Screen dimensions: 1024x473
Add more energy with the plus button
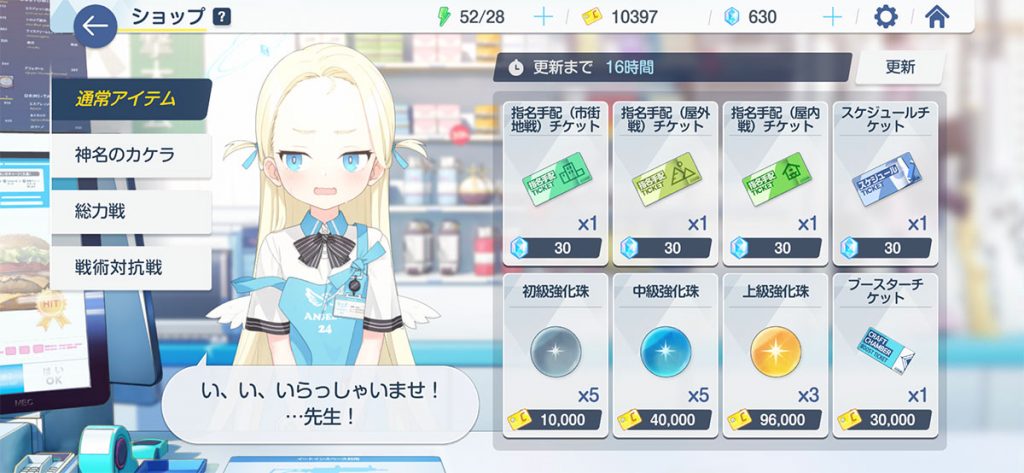(543, 17)
